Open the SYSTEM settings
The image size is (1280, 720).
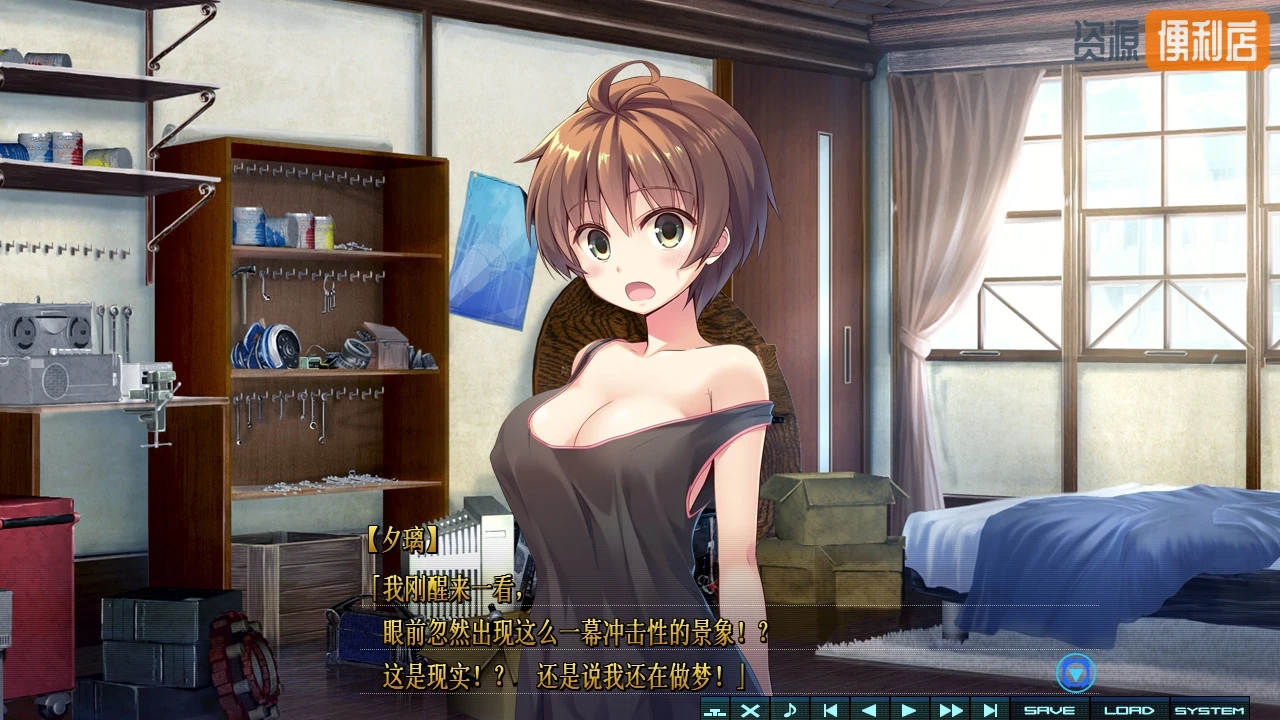[x=1209, y=710]
